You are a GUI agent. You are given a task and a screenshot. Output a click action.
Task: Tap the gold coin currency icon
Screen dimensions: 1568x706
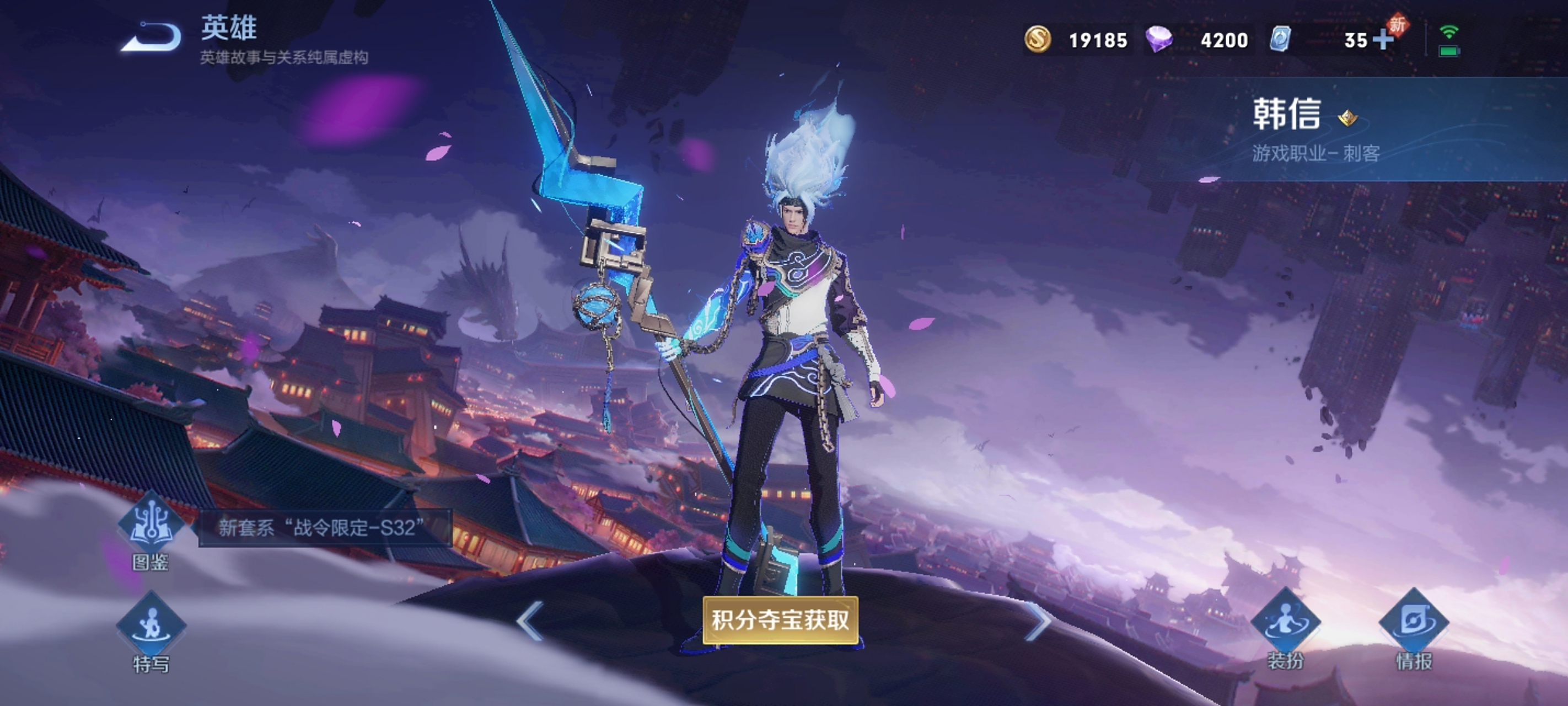coord(1037,40)
